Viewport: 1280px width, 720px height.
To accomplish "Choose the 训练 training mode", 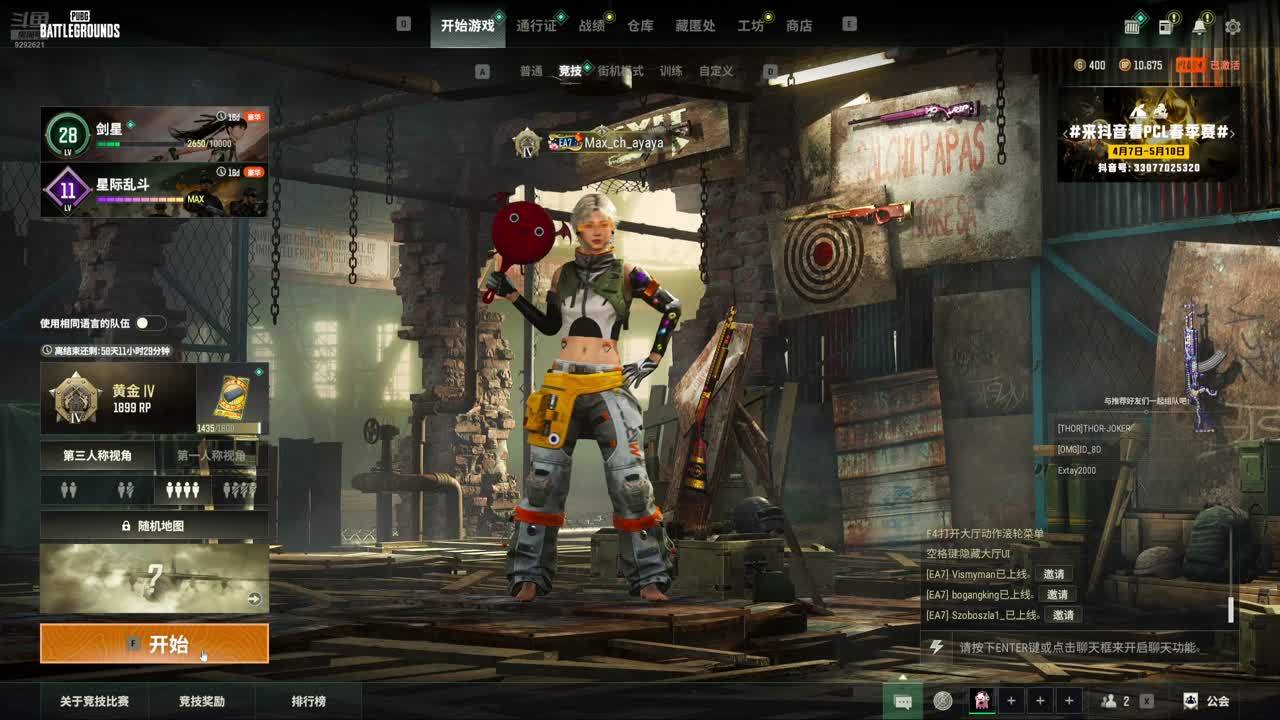I will pyautogui.click(x=671, y=71).
